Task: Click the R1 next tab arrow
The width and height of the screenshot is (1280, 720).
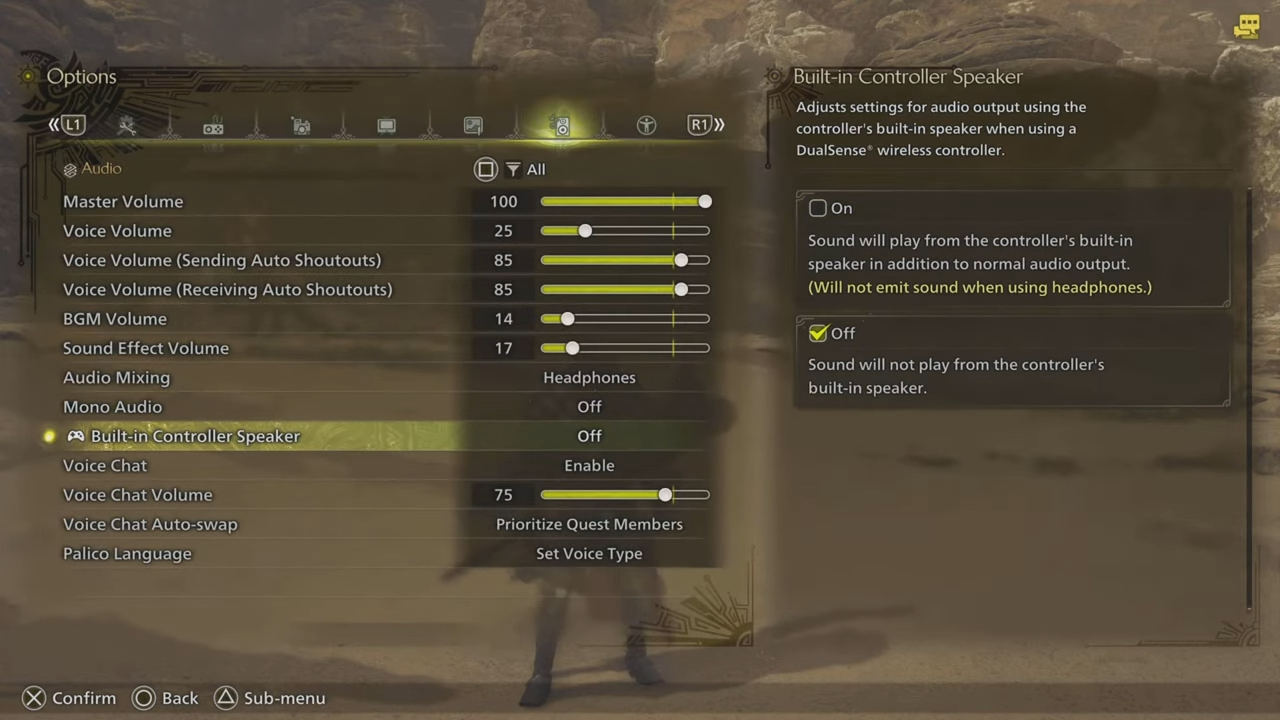Action: click(700, 124)
